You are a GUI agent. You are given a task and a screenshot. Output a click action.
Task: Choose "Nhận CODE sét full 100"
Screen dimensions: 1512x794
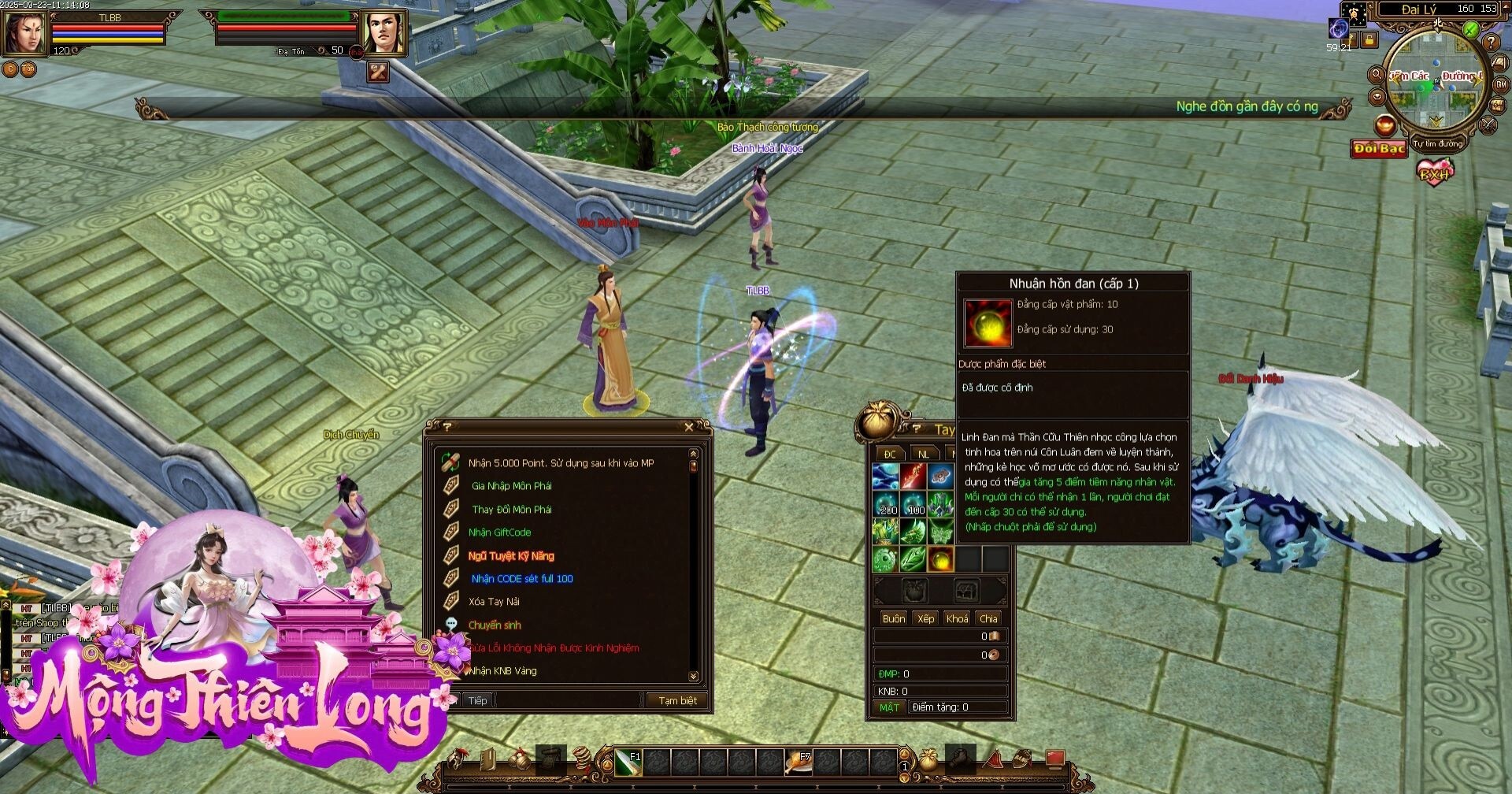[521, 579]
